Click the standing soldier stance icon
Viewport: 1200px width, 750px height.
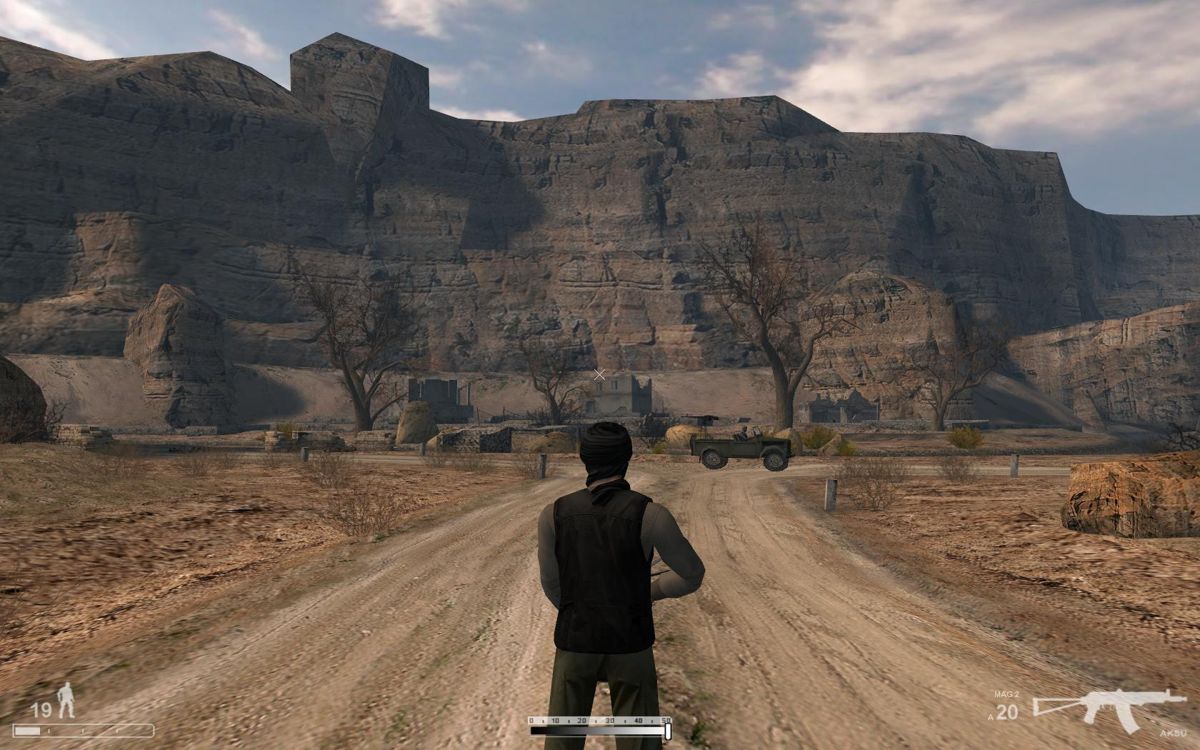point(66,700)
